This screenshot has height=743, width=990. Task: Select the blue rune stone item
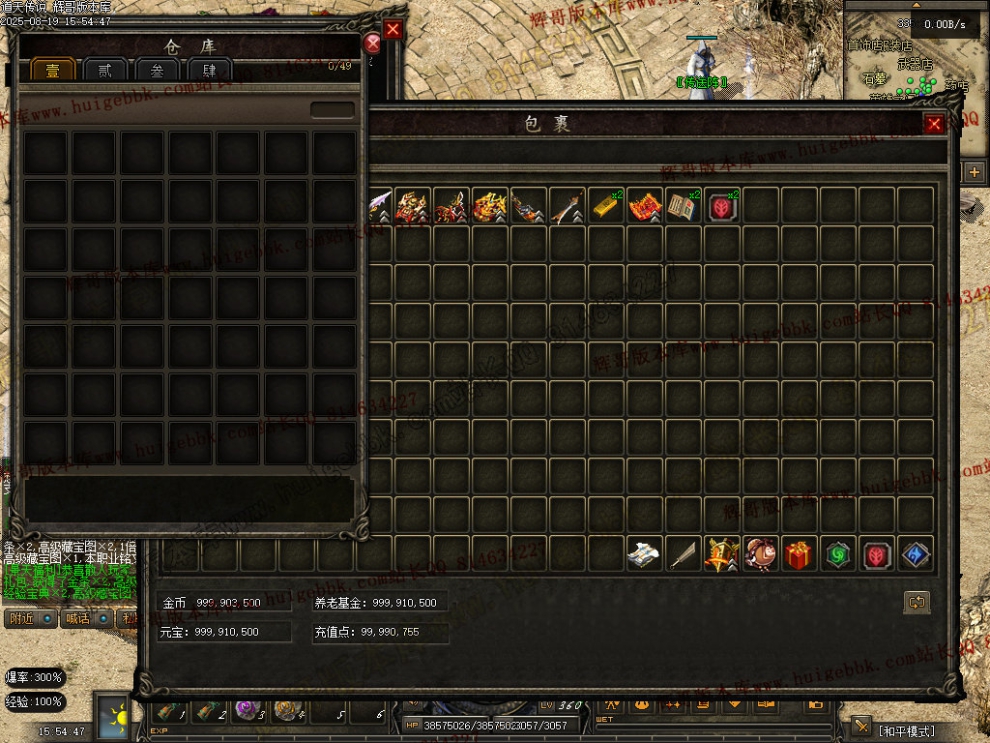[x=915, y=555]
